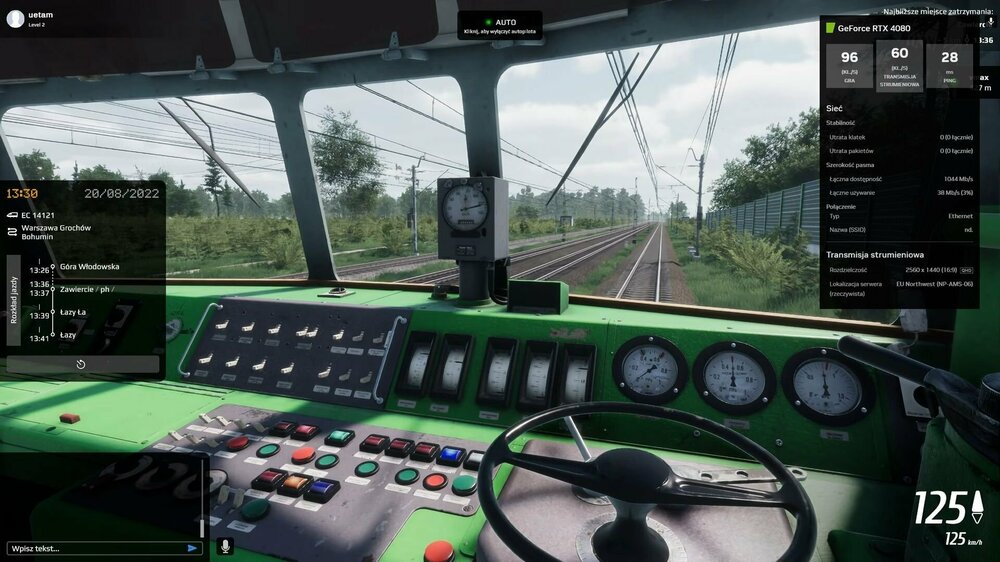Grab the chat log scrollbar
Screen dimensions: 1000x562
click(202, 527)
